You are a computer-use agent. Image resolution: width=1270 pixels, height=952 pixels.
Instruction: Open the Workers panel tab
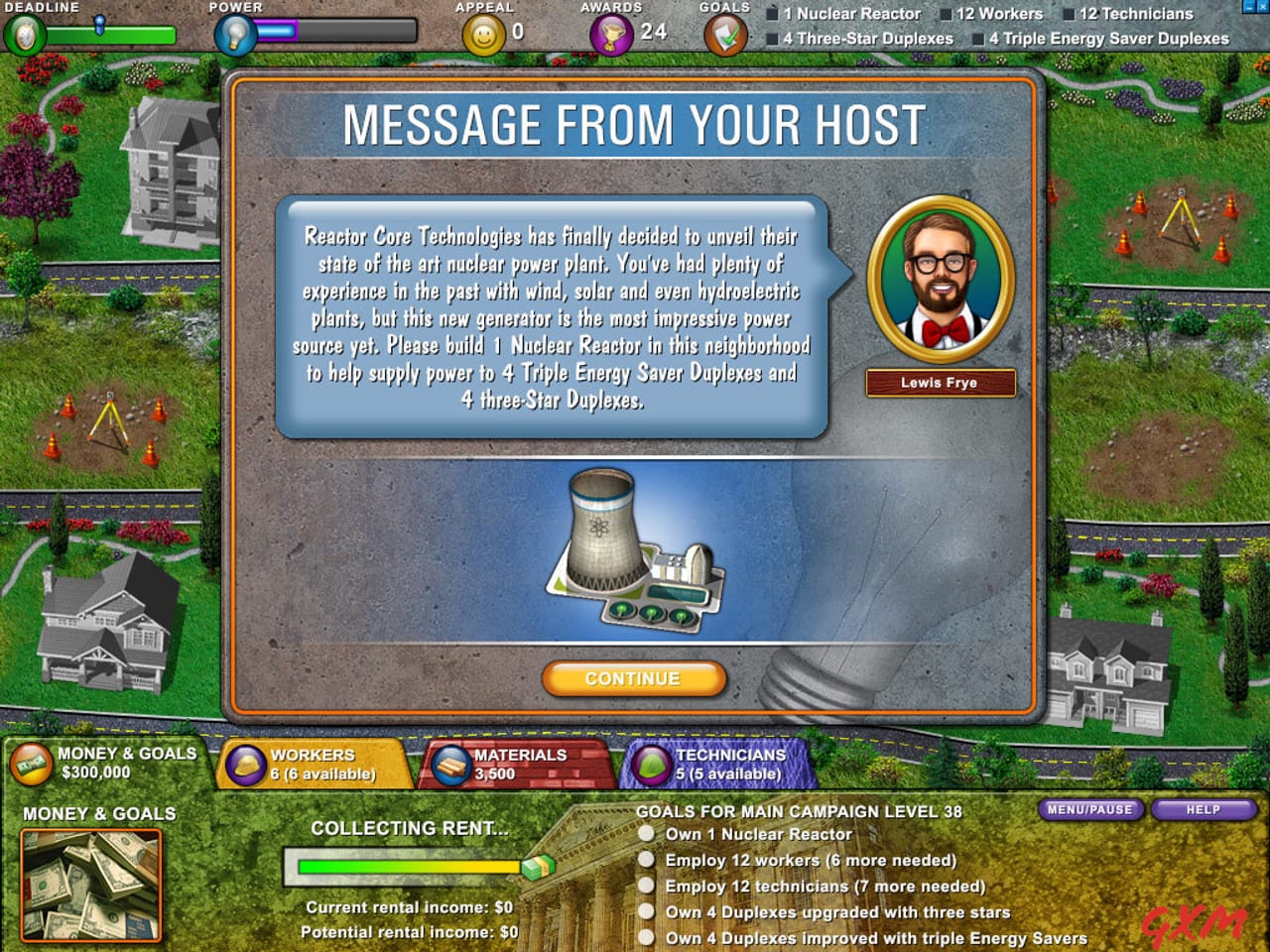click(x=313, y=764)
